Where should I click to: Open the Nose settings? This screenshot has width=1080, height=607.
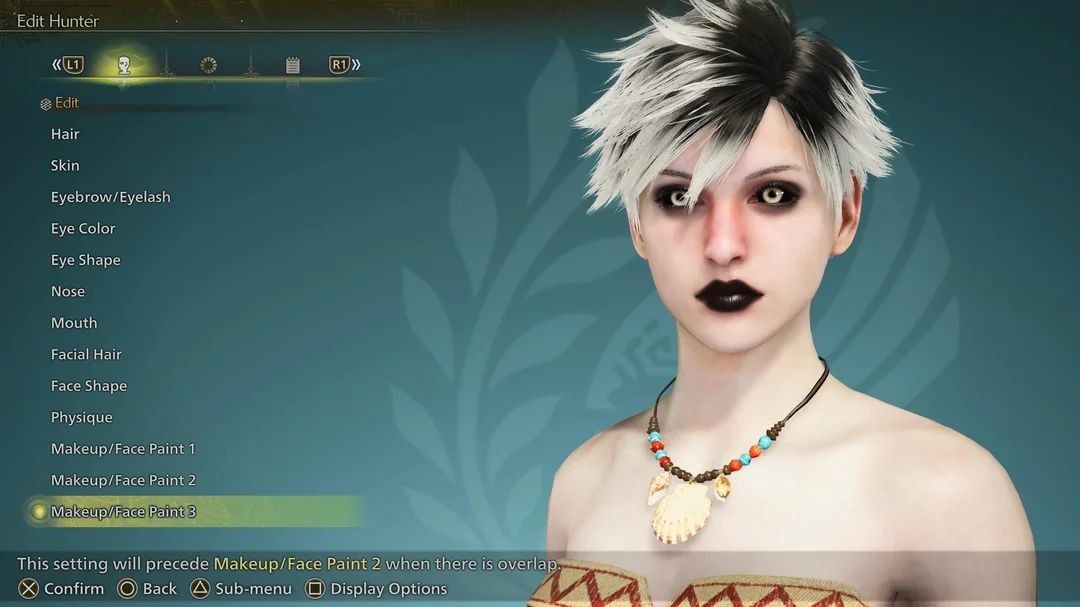[68, 292]
